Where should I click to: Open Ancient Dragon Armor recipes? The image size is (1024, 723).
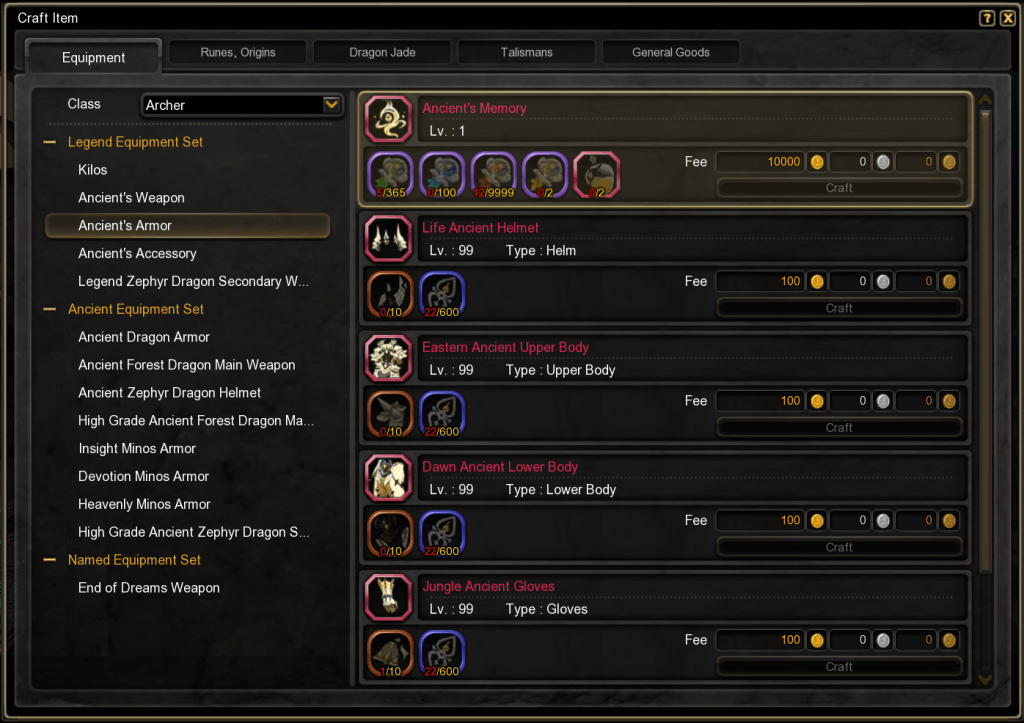[144, 337]
